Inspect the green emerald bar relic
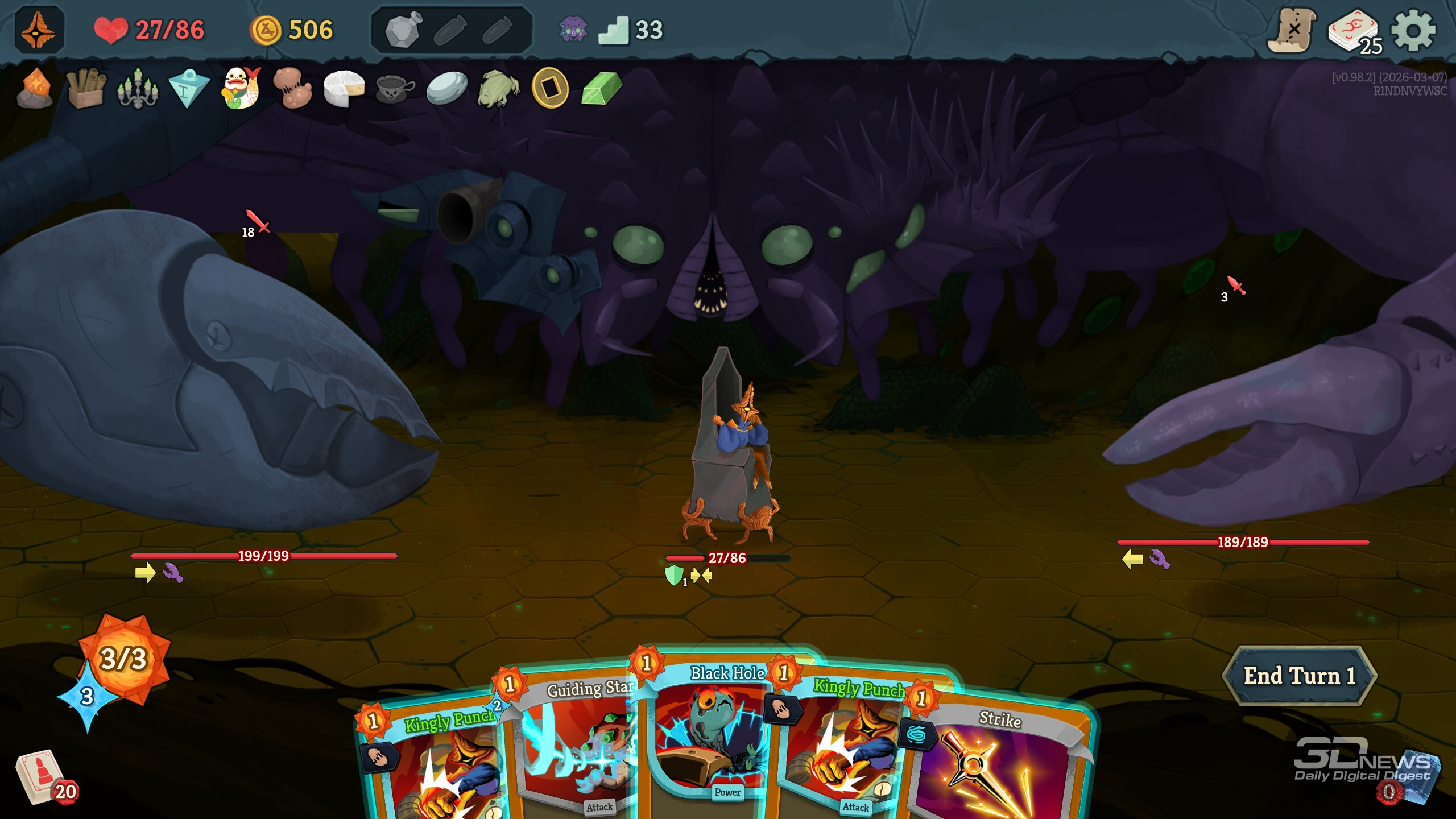Screen dimensions: 1456x819 [601, 88]
